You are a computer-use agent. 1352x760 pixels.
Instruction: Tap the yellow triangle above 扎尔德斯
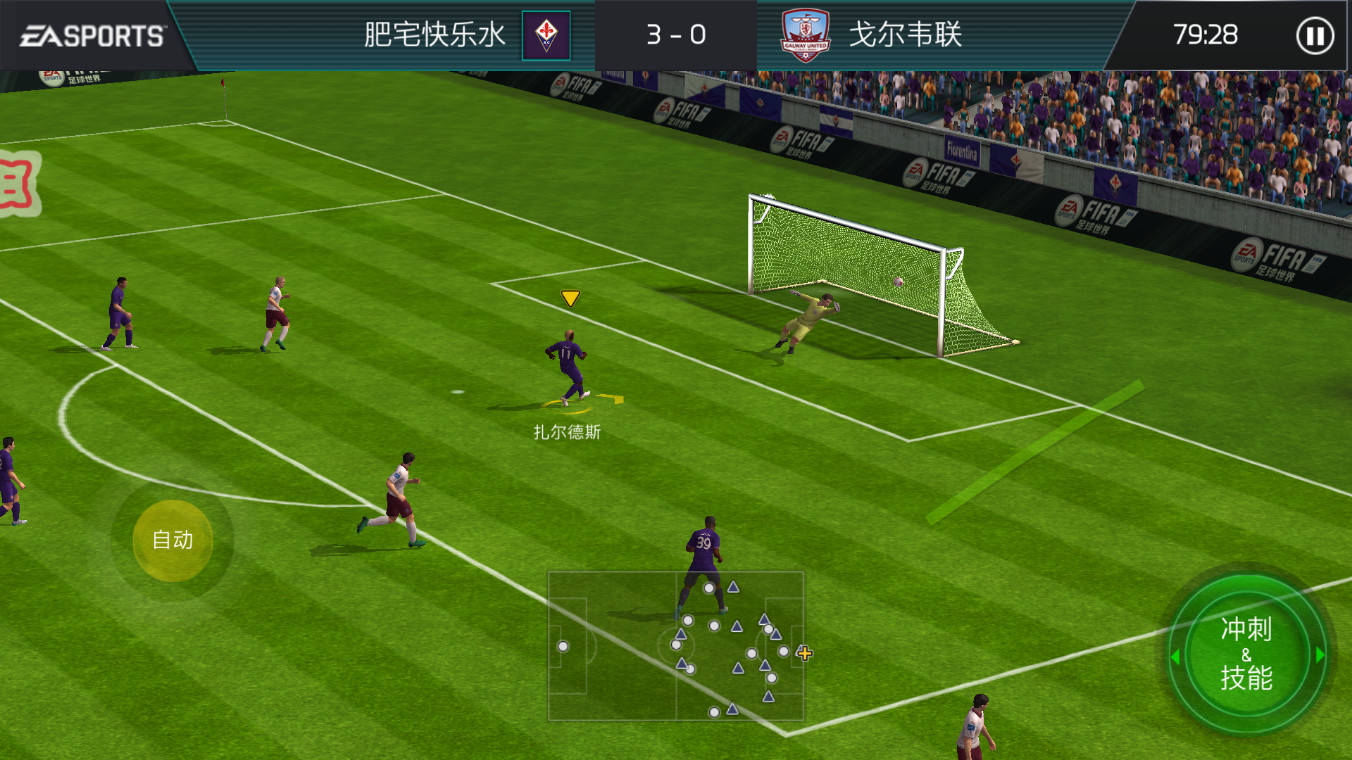(x=570, y=298)
